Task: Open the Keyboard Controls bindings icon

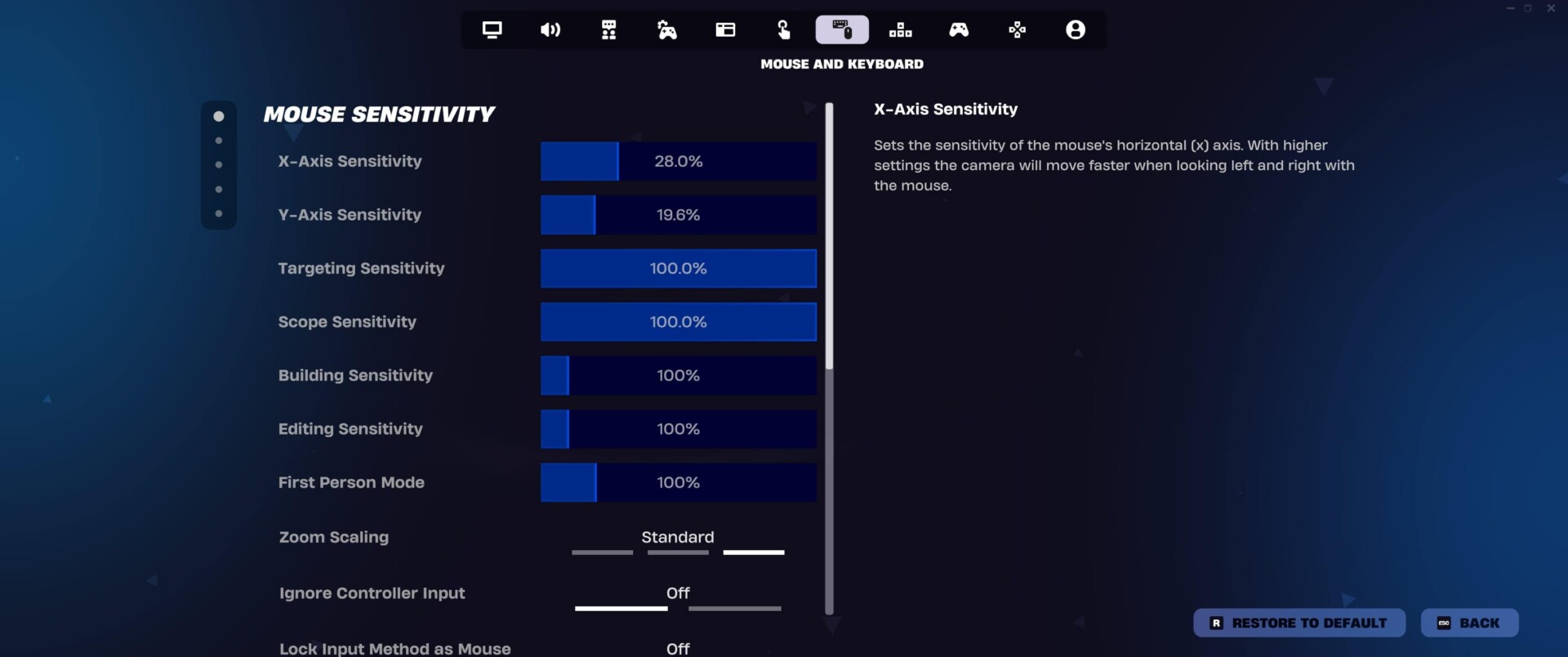Action: click(900, 29)
